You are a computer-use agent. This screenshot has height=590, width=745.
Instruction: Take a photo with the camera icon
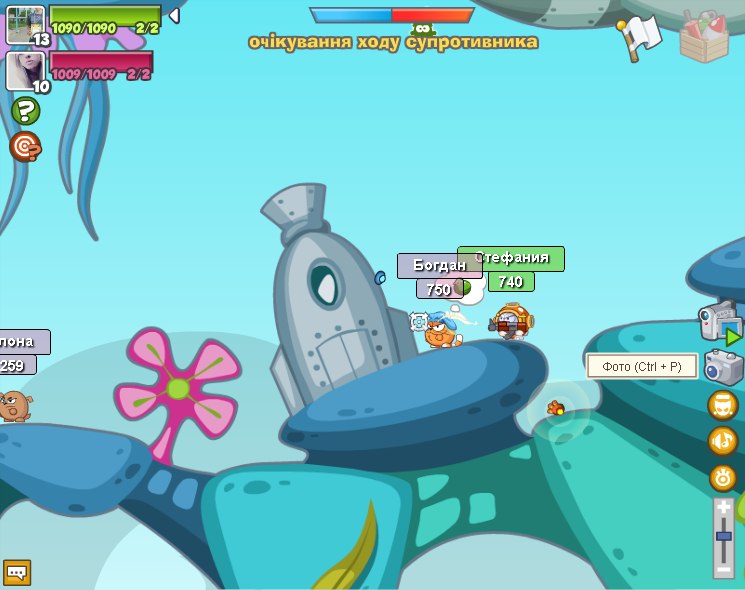coord(723,367)
